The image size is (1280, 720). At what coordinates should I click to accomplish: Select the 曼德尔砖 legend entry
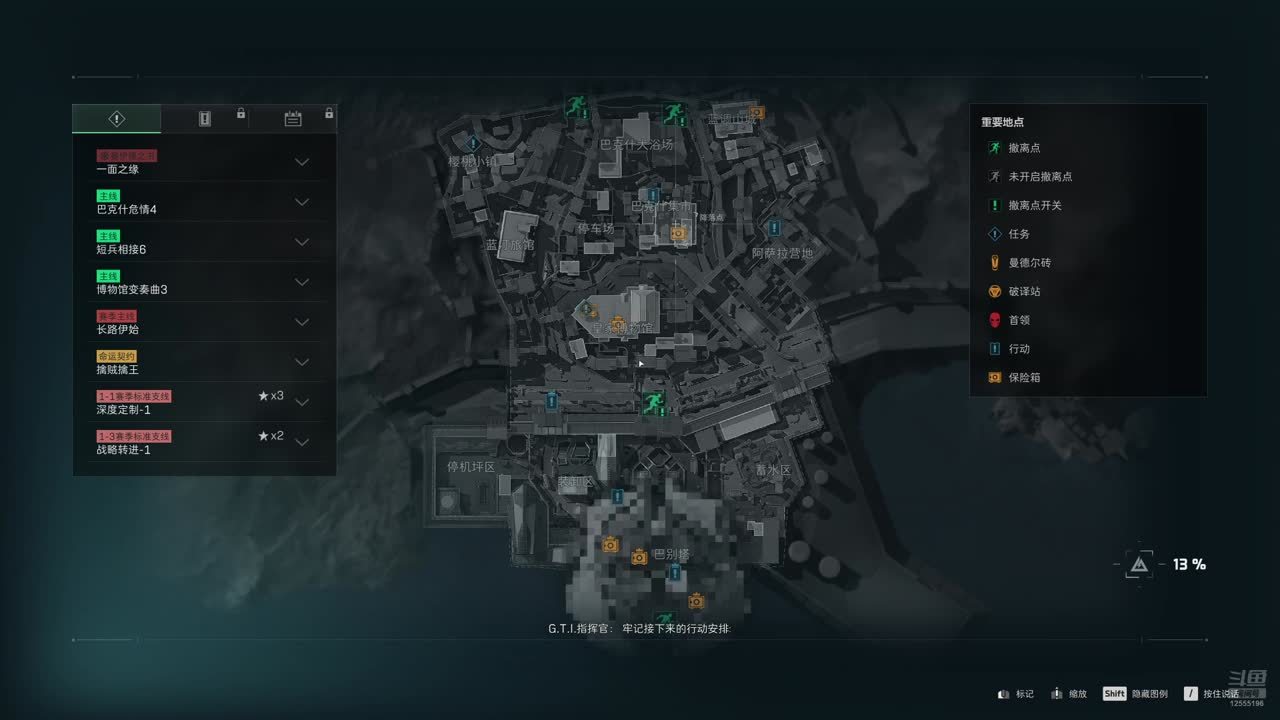[1028, 263]
